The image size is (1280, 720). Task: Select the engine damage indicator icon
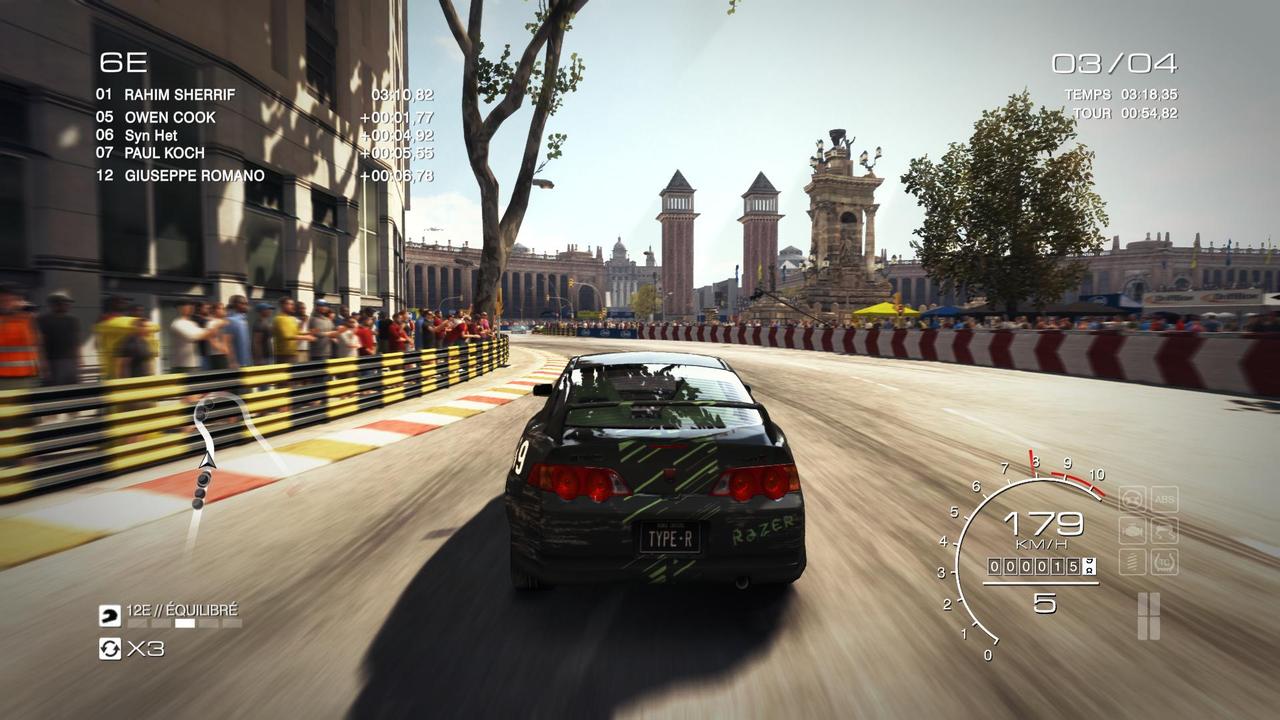click(1132, 530)
